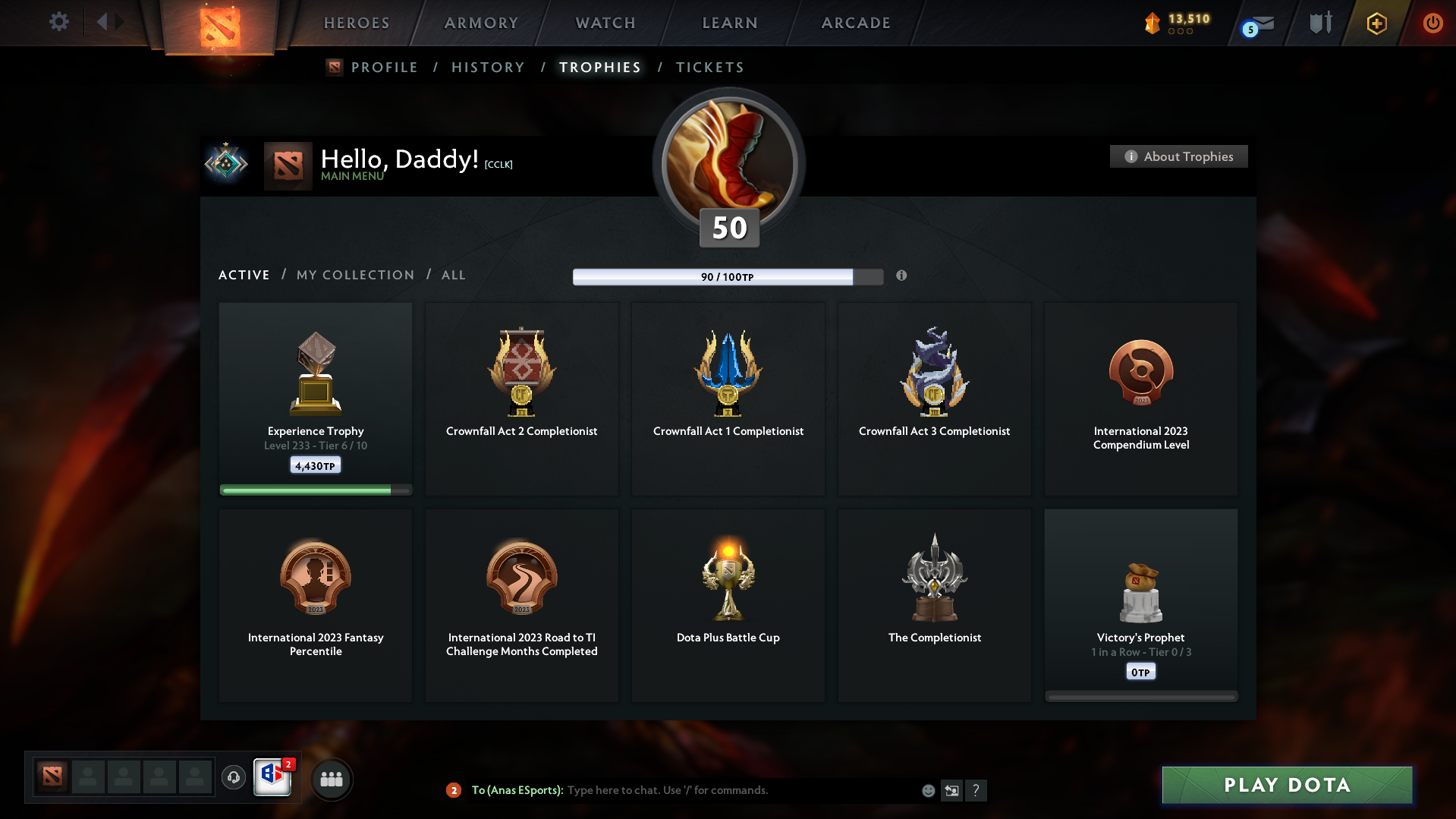Click the screenshot share icon in the chat bar
This screenshot has height=819, width=1456.
pyautogui.click(x=952, y=790)
